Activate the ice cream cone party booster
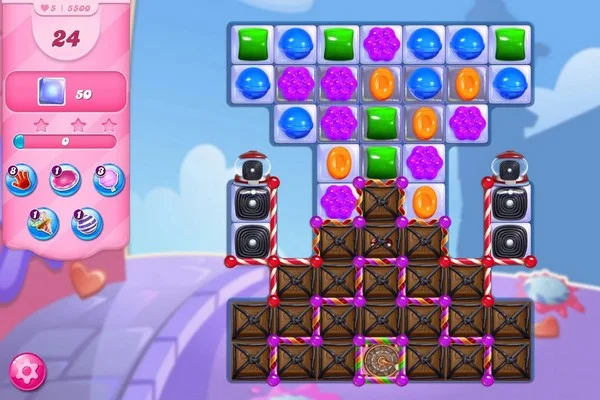 pyautogui.click(x=43, y=222)
